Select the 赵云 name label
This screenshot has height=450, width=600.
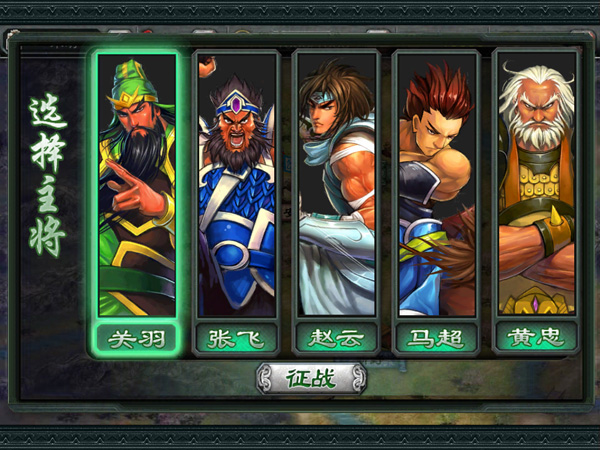point(336,338)
